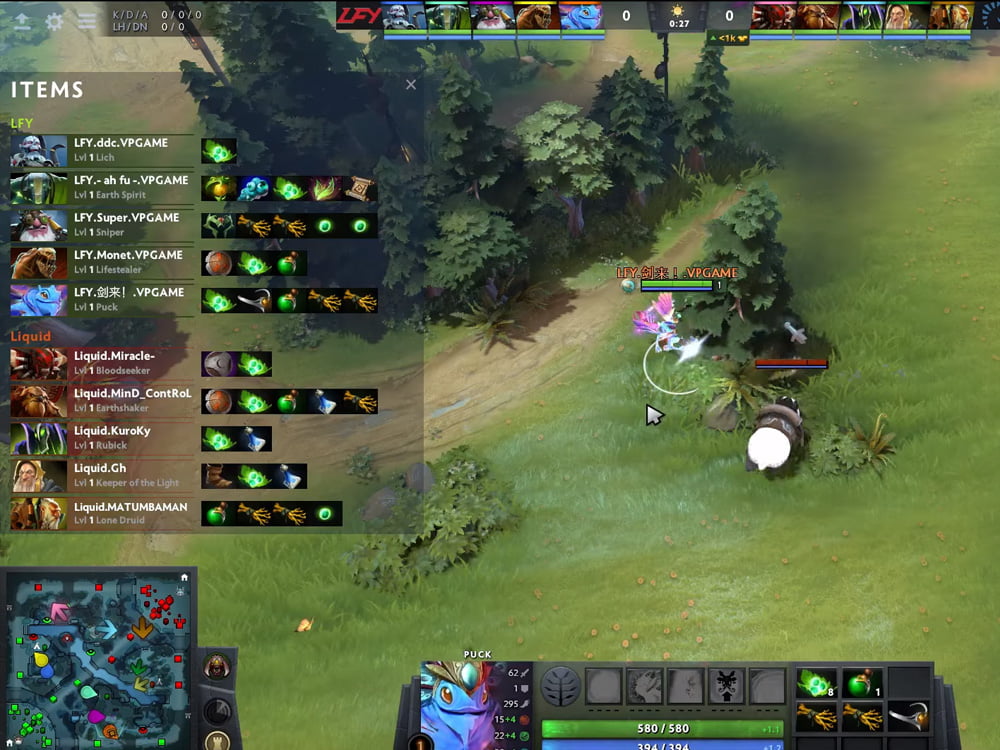Choose Liquid.Gh Keeper of the Light row

102,475
